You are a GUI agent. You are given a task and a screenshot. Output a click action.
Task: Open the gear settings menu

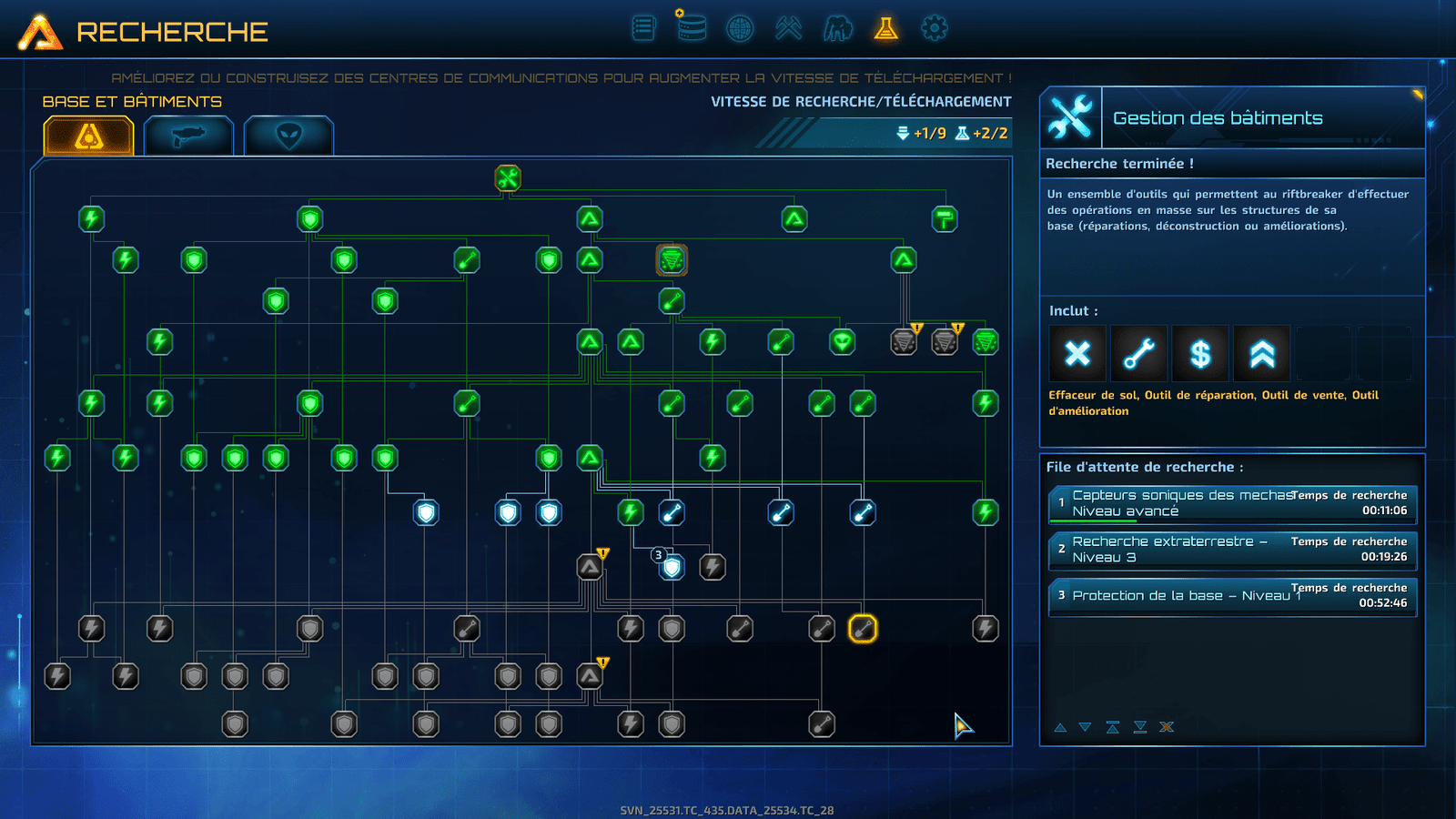(x=934, y=28)
